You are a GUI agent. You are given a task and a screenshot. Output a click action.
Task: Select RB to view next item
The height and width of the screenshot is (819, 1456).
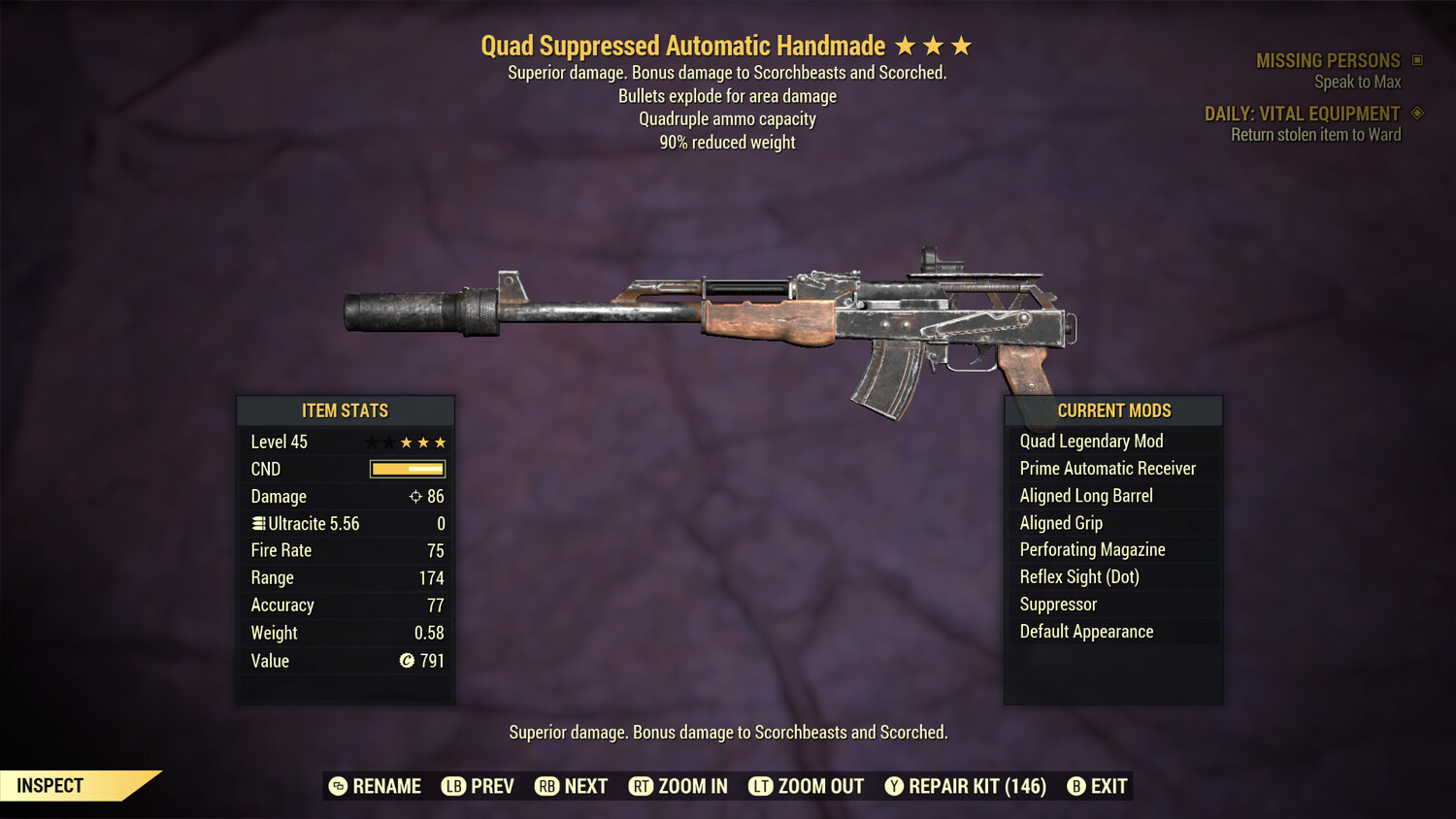coord(547,786)
